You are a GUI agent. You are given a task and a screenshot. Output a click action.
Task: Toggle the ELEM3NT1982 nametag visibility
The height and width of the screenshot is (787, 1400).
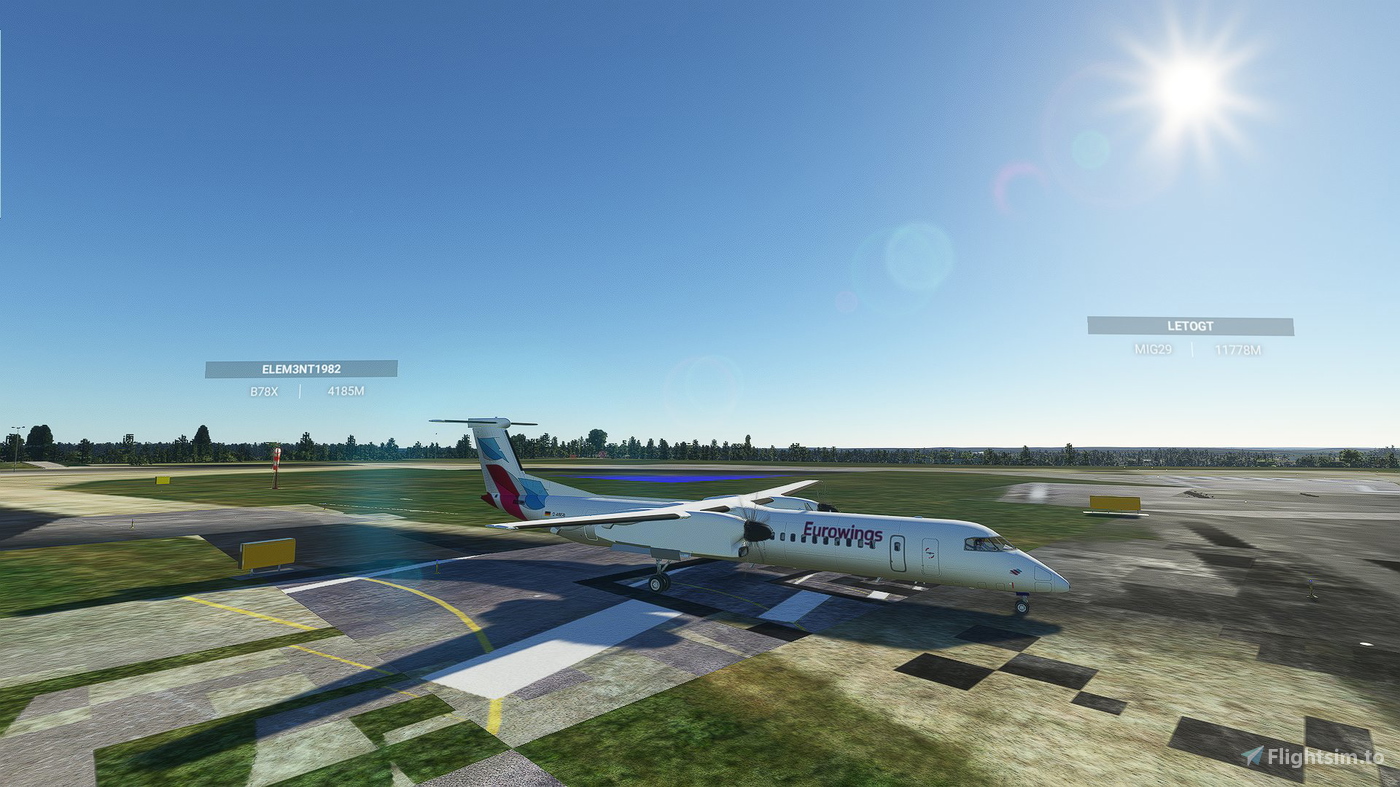tap(302, 368)
